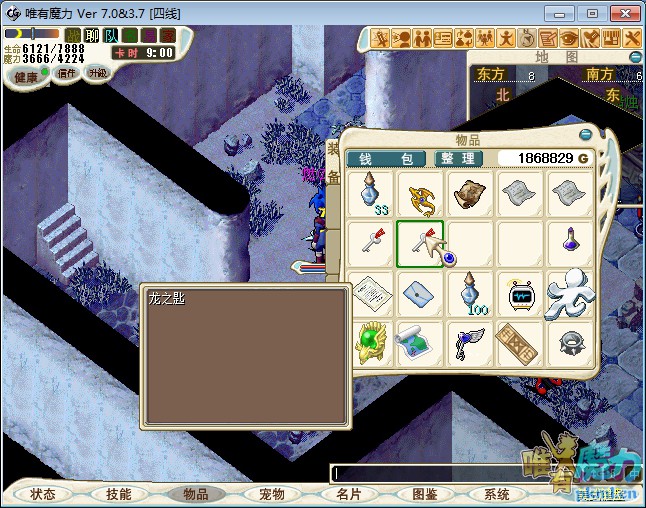
Task: Pick the green gem golden emblem
Action: 372,343
